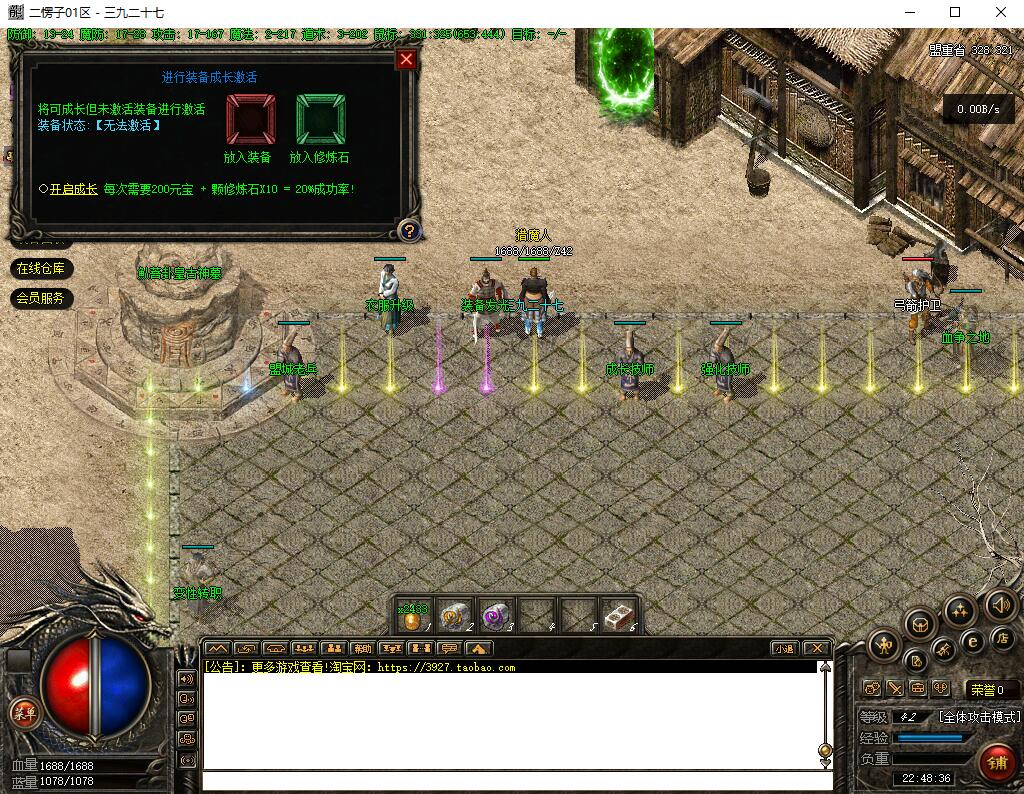Click the chat text input field
Screen dimensions: 1024x794
510,781
